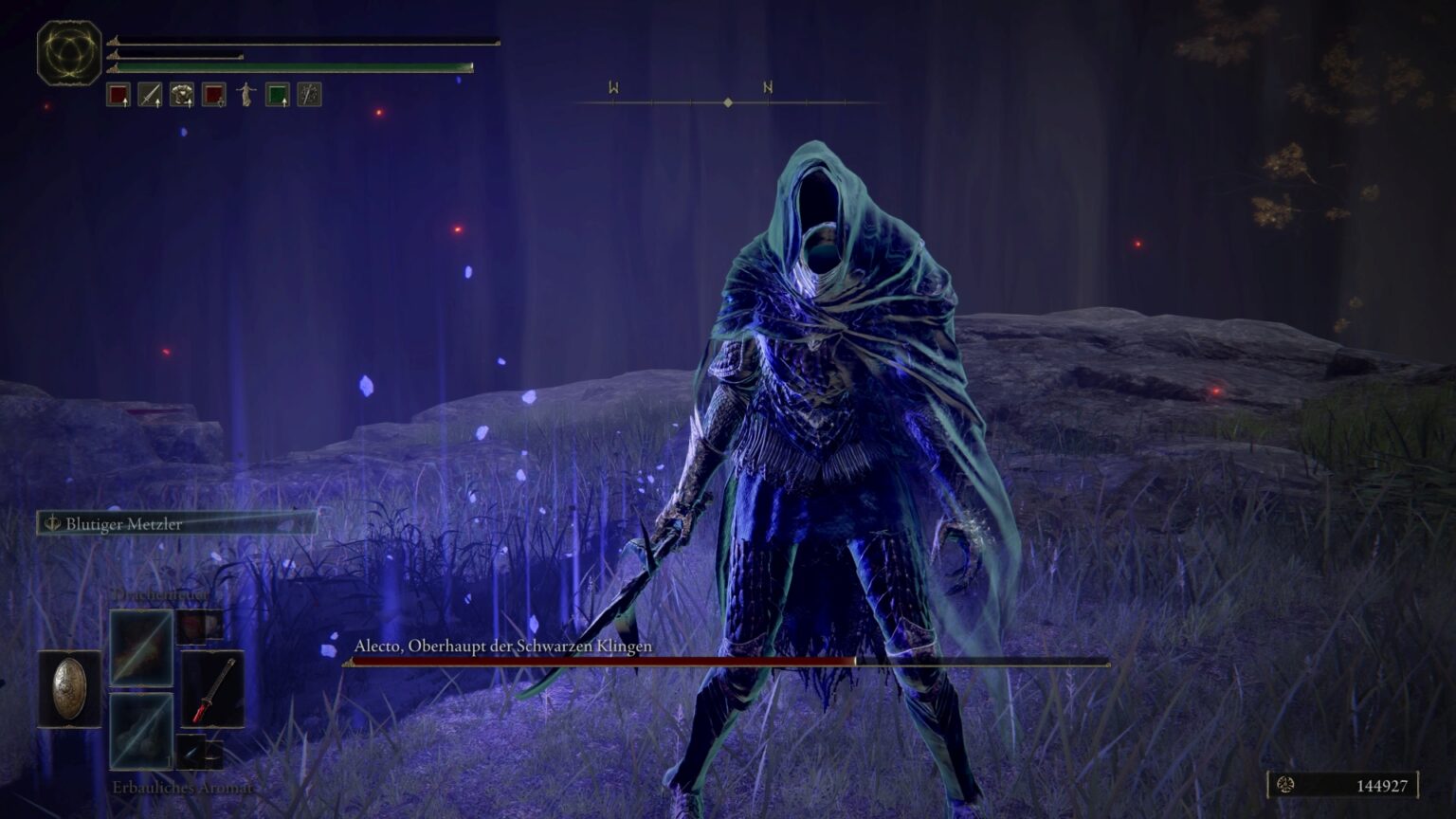Choose the Drachenfeuer spell slot

click(x=141, y=647)
